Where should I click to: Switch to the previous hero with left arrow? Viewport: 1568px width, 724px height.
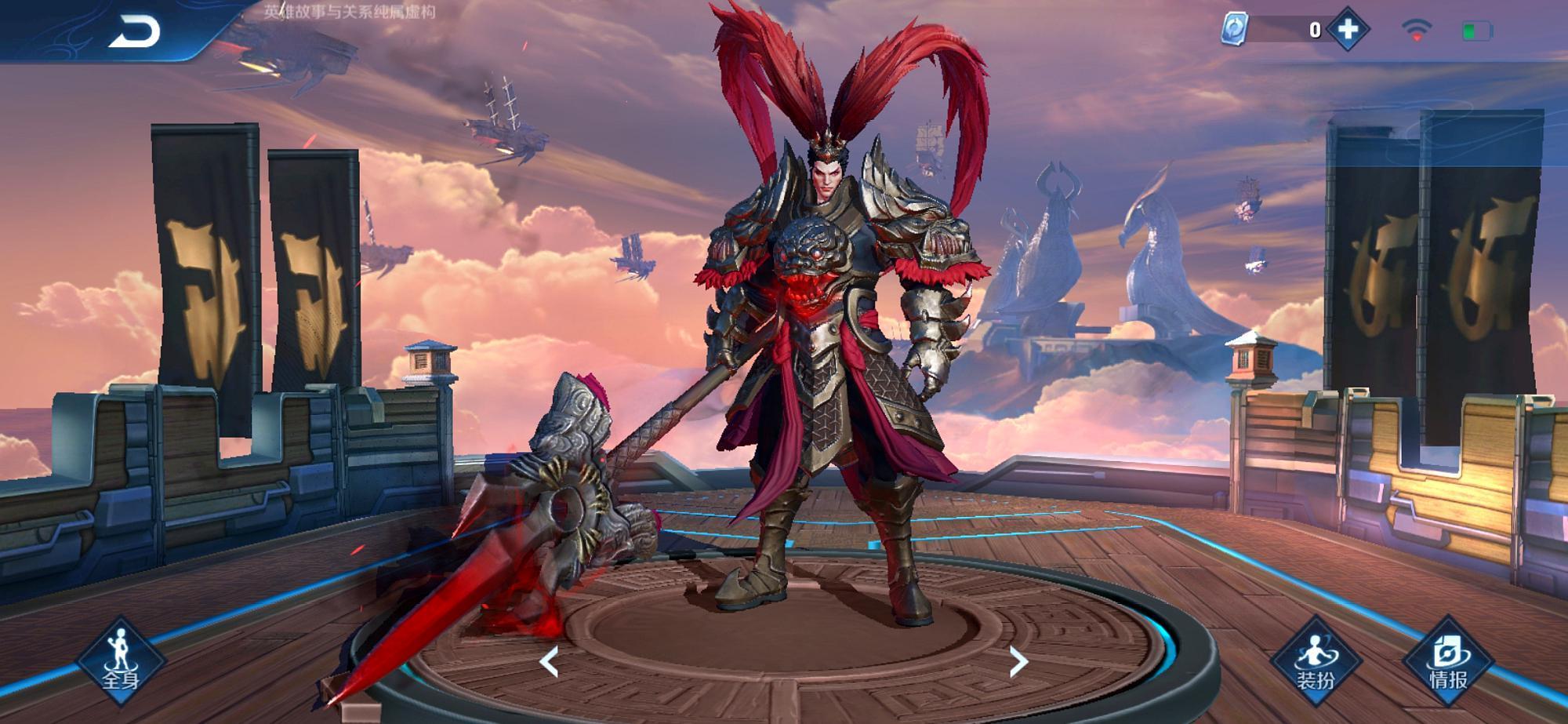550,662
